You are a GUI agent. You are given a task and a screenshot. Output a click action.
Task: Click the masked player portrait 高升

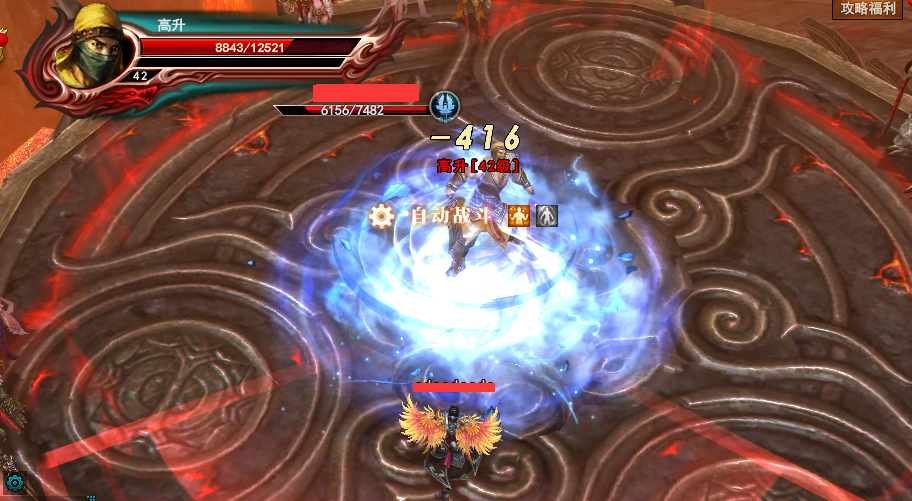point(87,50)
